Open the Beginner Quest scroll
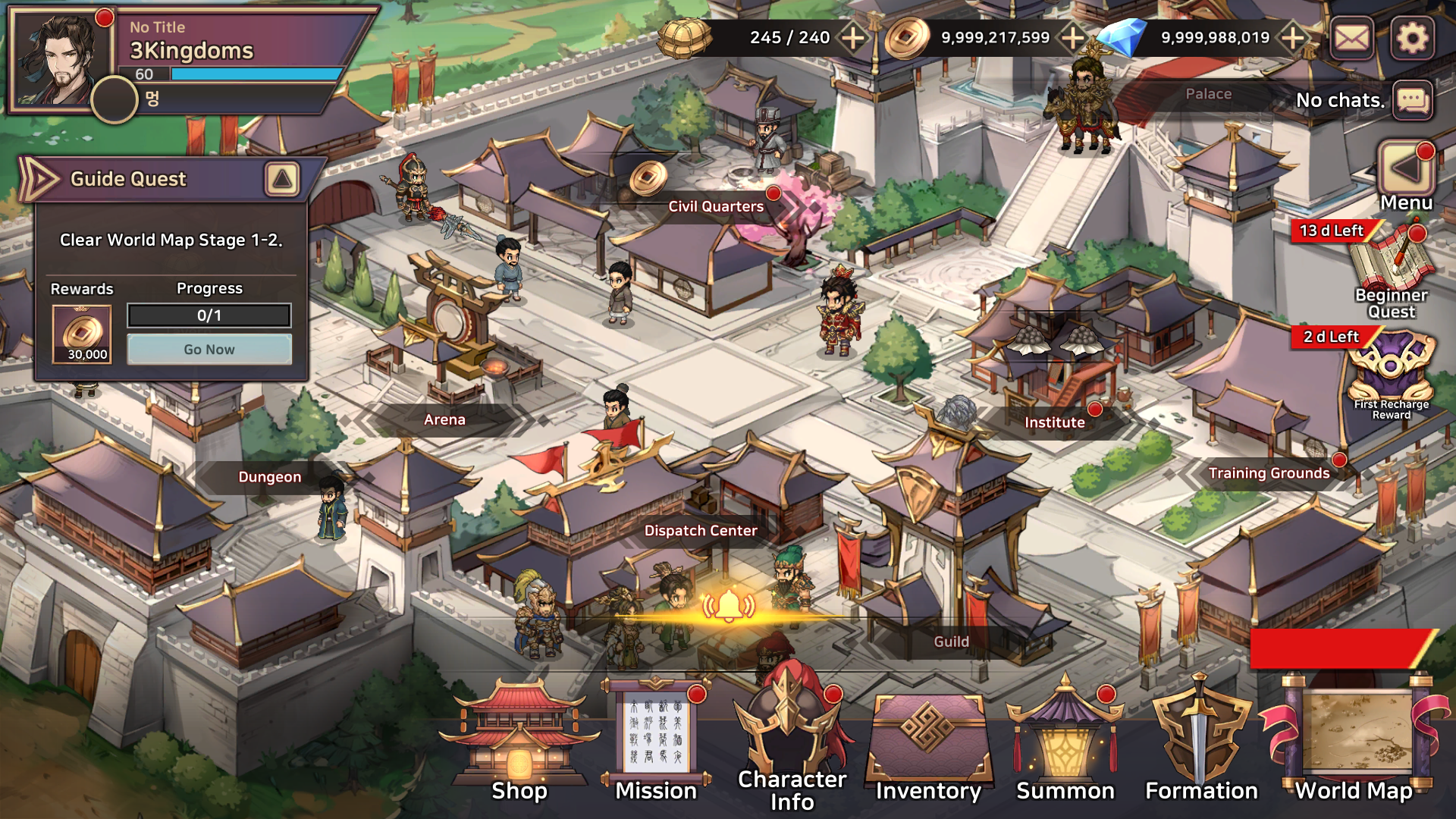1456x819 pixels. (1392, 265)
